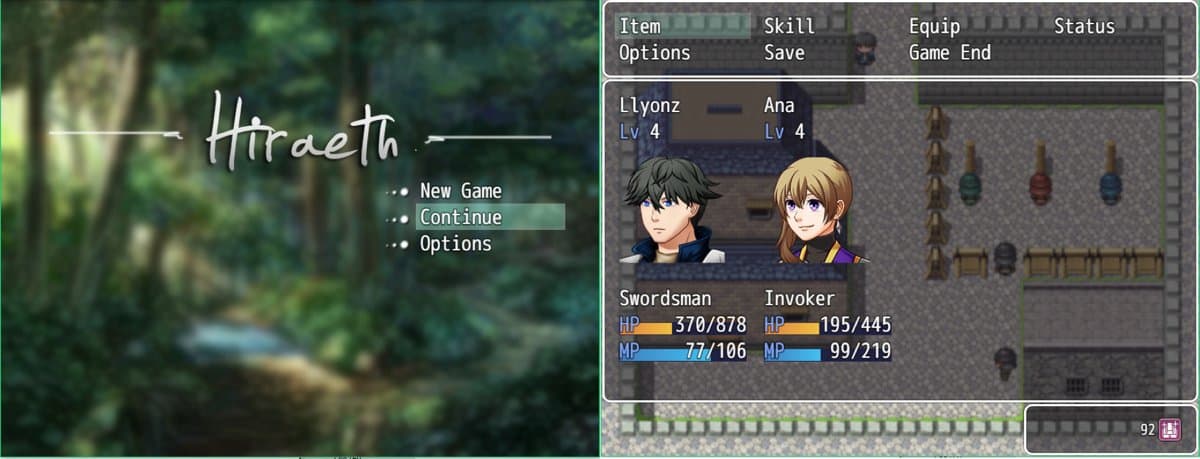1200x459 pixels.
Task: Open Options beneath Continue on title screen
Action: (x=455, y=244)
